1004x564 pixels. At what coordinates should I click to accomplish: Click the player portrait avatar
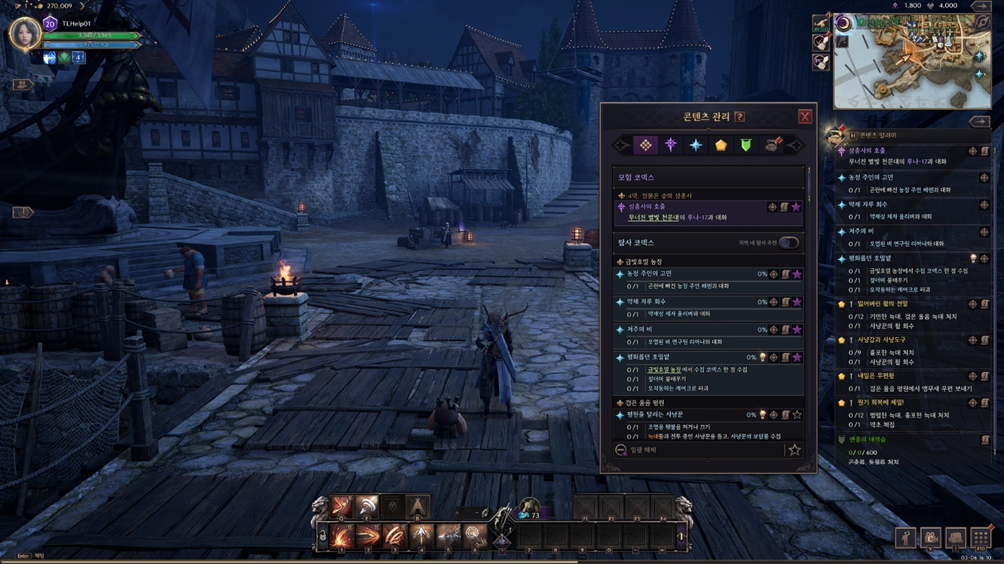click(x=25, y=35)
